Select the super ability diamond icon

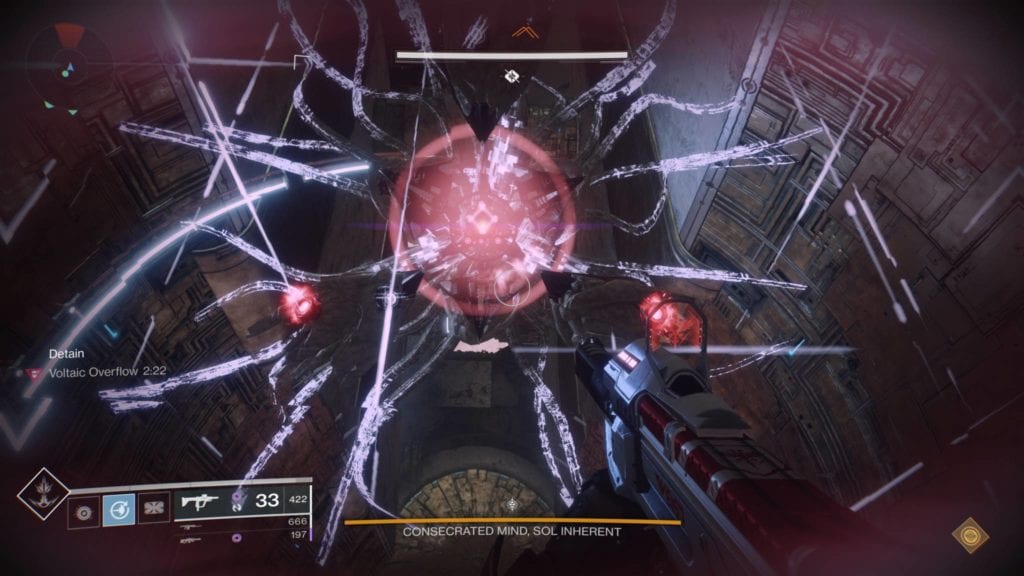(43, 493)
